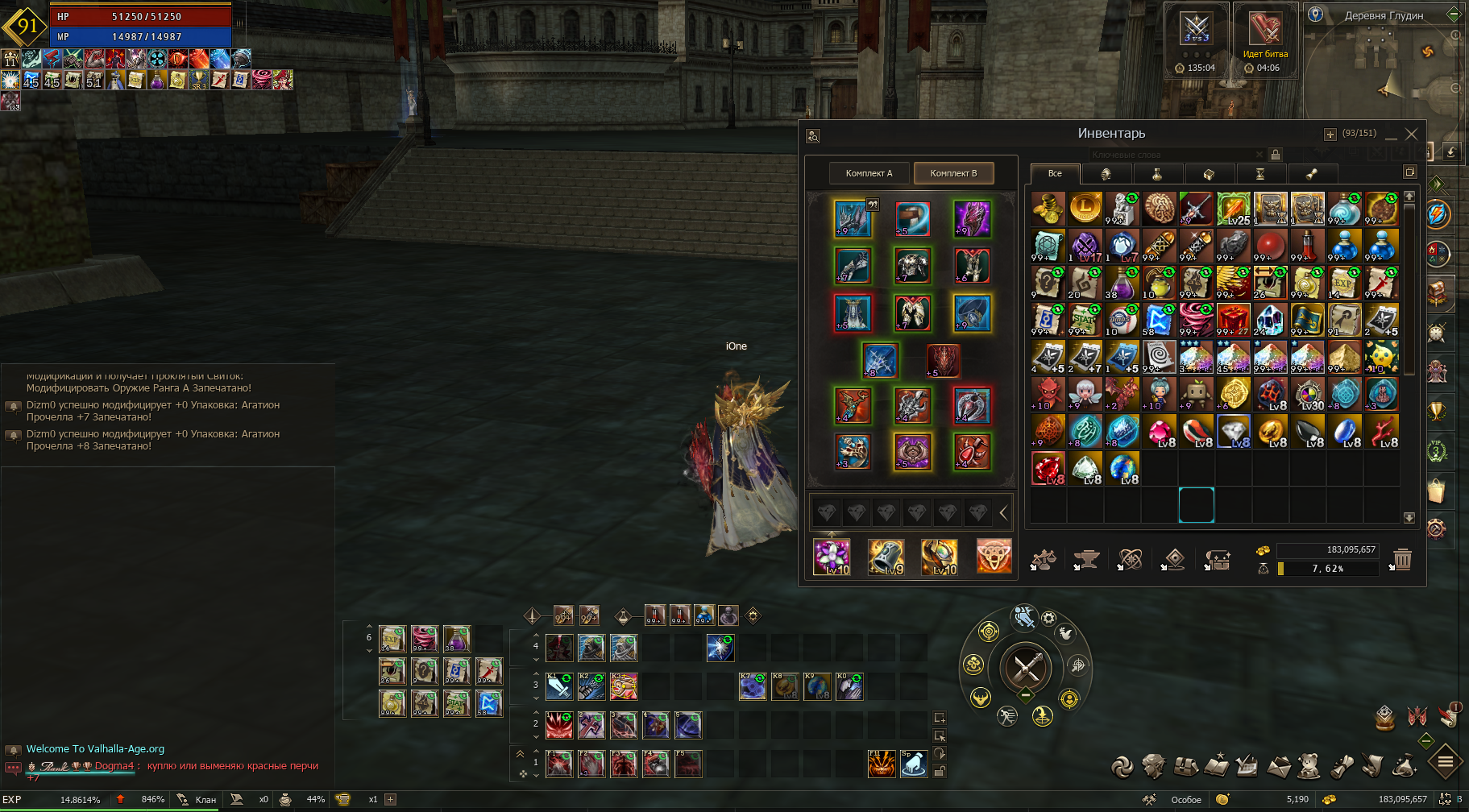Activate the sword skill on K1
The height and width of the screenshot is (812, 1469).
point(559,686)
